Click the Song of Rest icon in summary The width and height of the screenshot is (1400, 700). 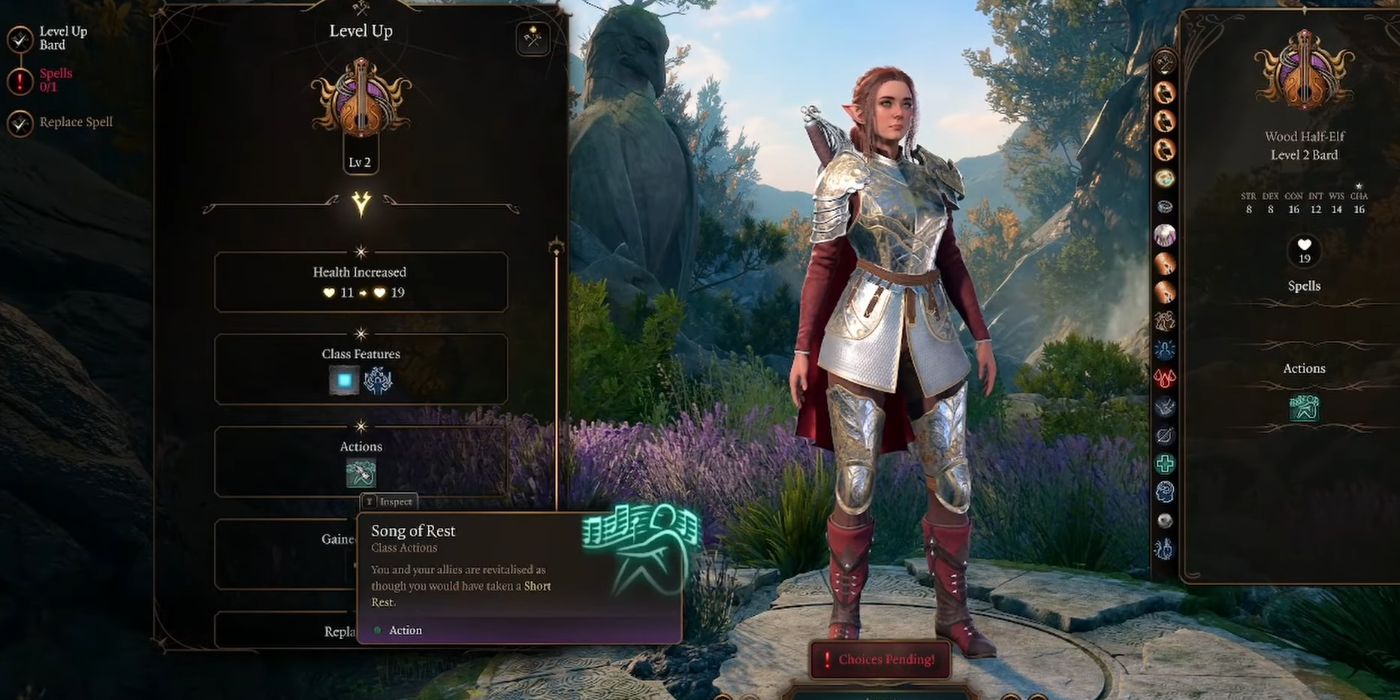1304,407
